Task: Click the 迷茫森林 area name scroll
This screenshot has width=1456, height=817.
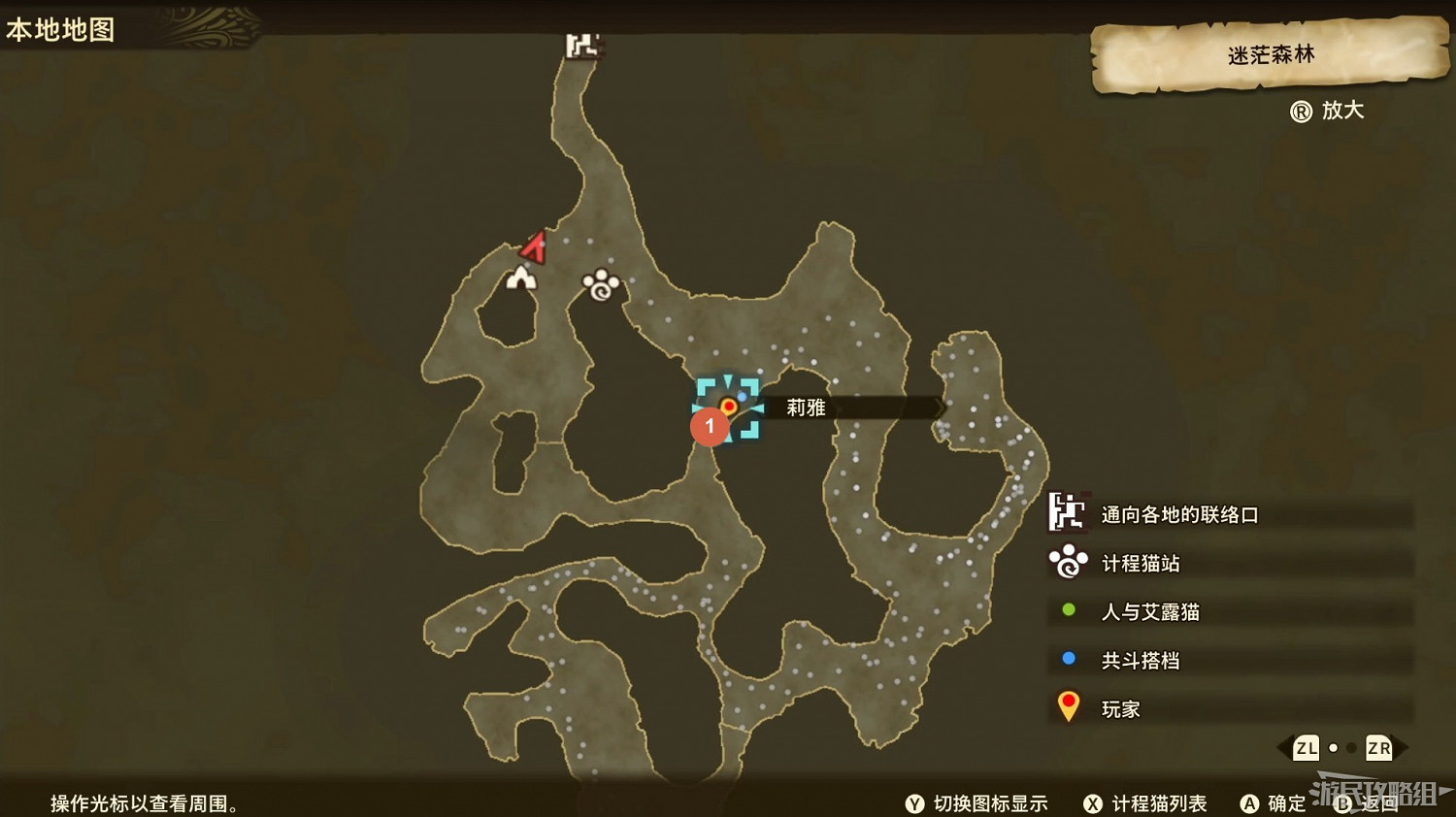Action: coord(1270,55)
